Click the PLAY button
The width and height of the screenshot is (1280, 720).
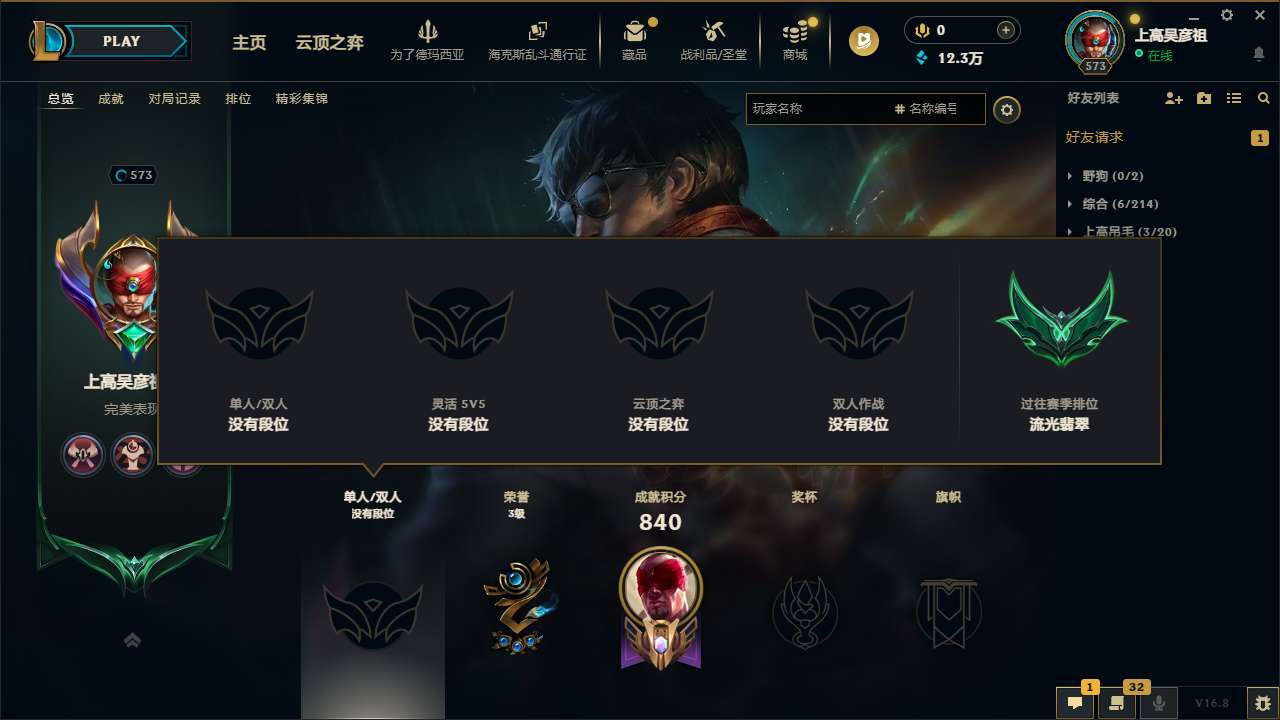121,41
